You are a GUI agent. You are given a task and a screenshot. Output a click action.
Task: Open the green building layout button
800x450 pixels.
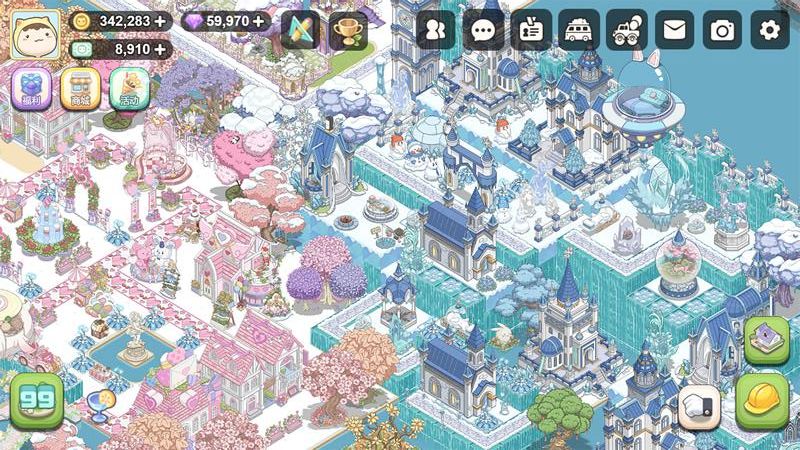pos(767,342)
